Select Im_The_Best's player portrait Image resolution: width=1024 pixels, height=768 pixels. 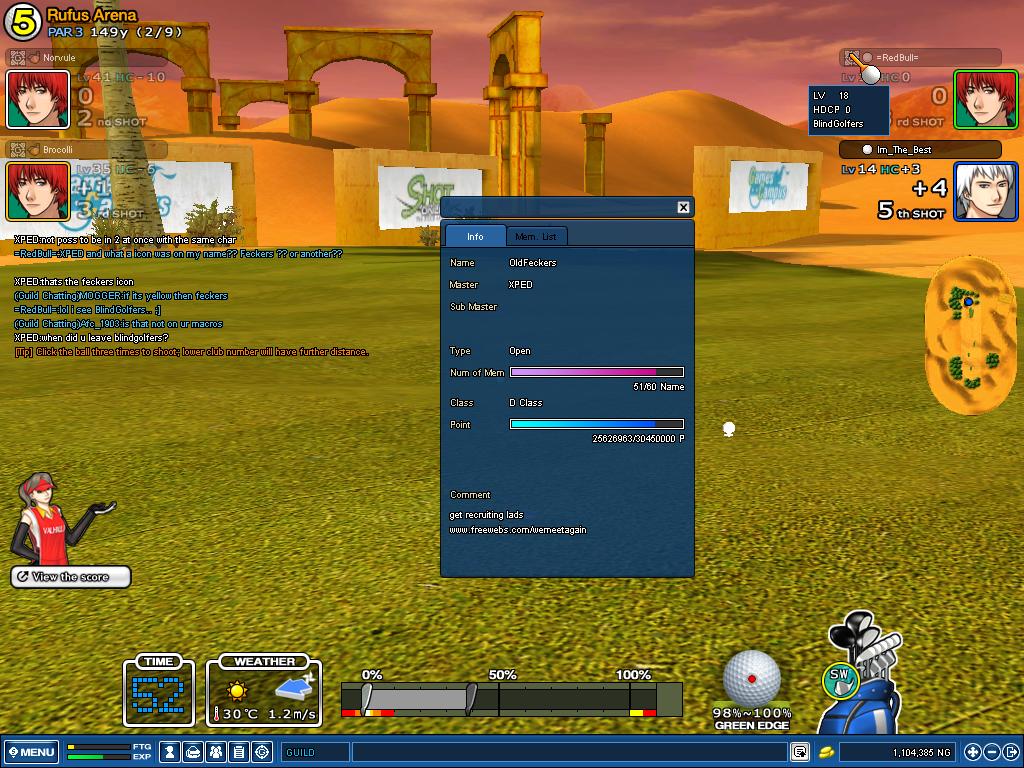(x=985, y=191)
